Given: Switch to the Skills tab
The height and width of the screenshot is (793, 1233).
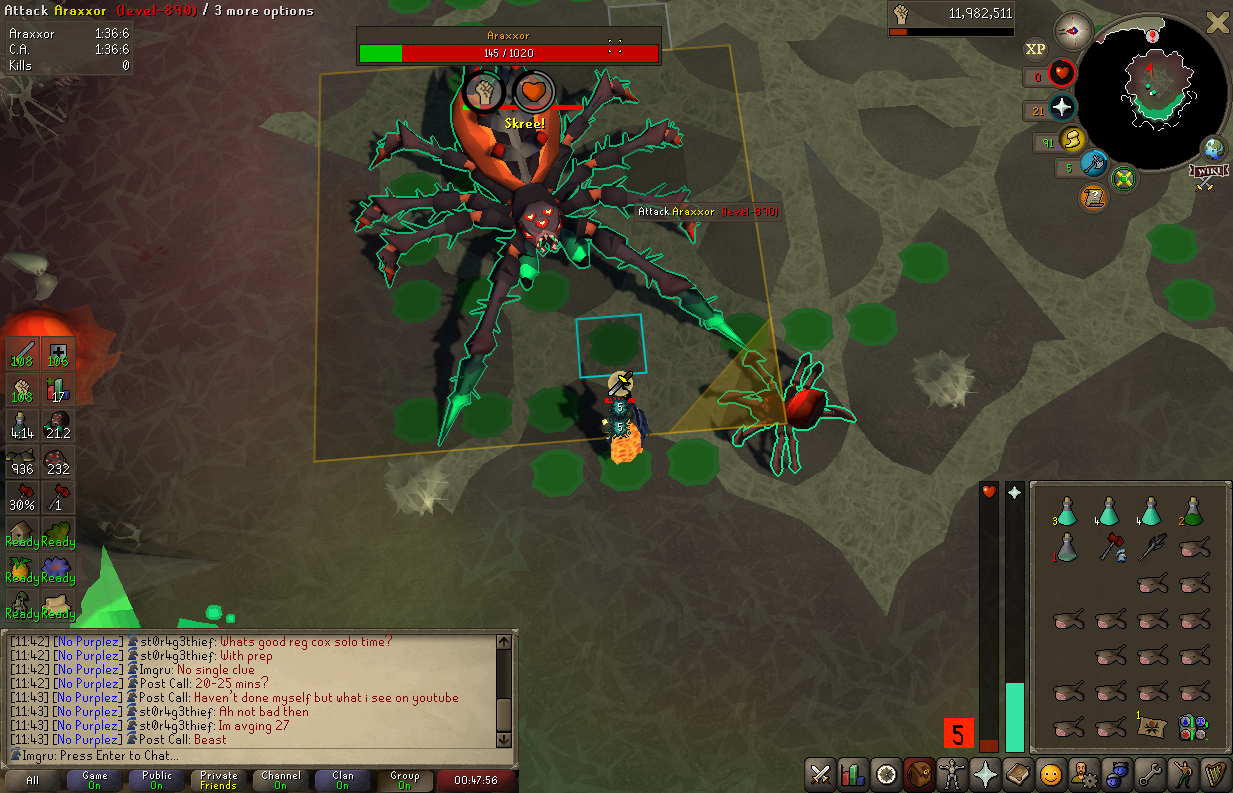Looking at the screenshot, I should [x=853, y=773].
